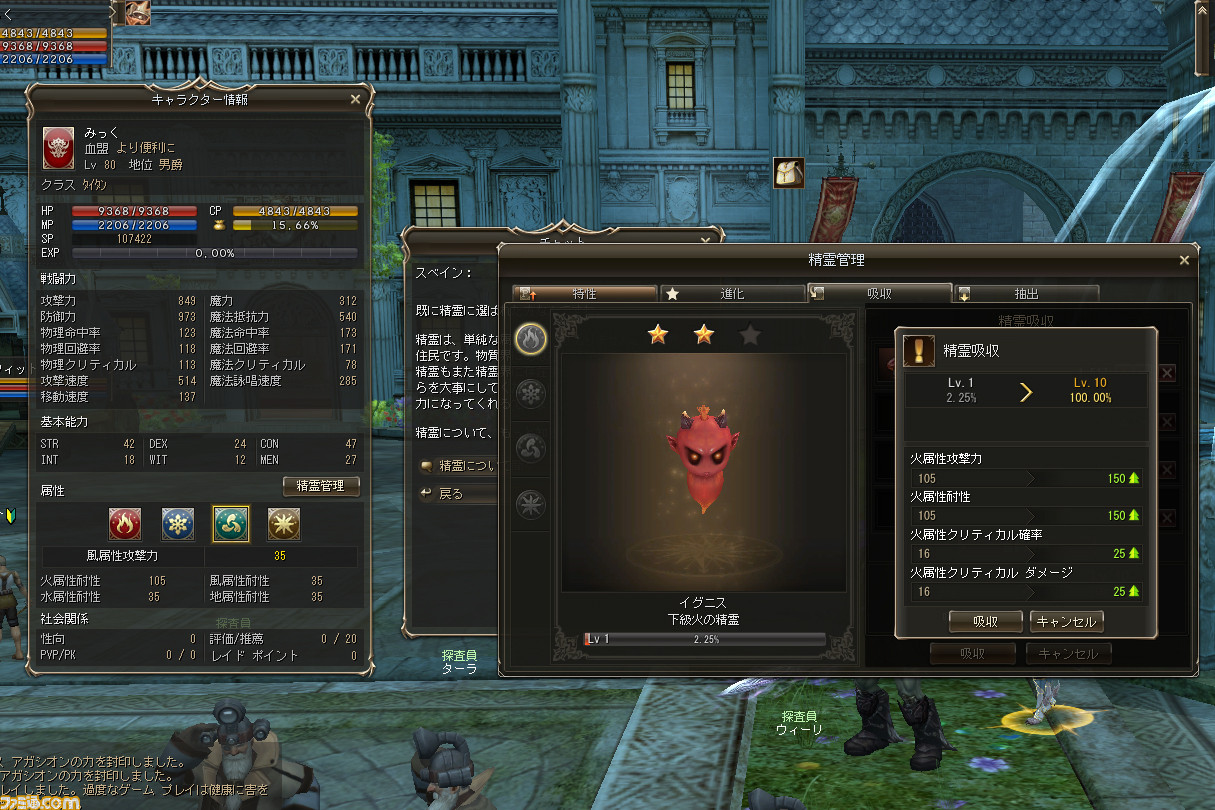This screenshot has height=810, width=1215.
Task: Select the fire attribute icon
Action: point(125,523)
